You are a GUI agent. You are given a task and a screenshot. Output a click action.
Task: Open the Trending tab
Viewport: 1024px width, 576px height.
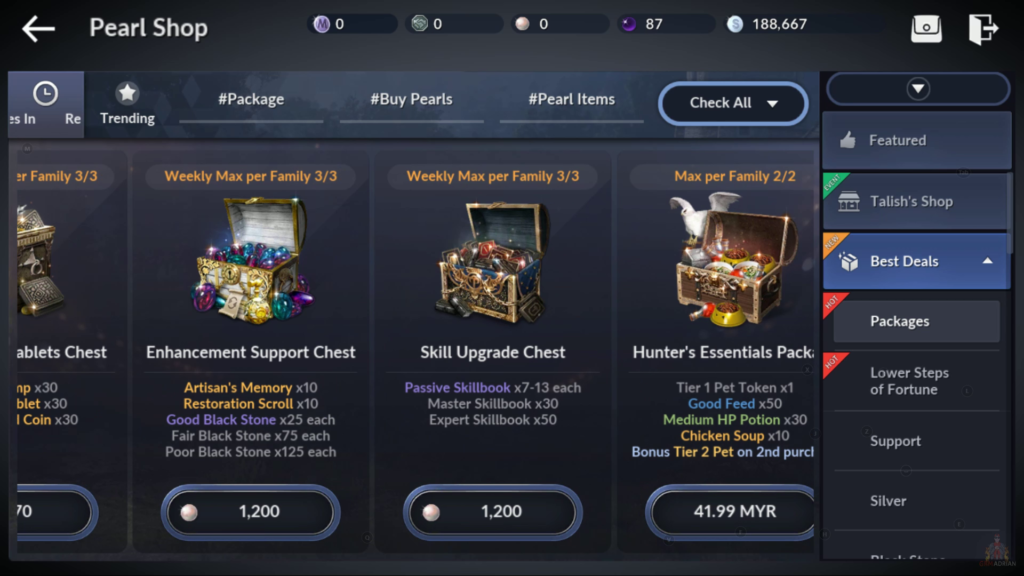127,104
